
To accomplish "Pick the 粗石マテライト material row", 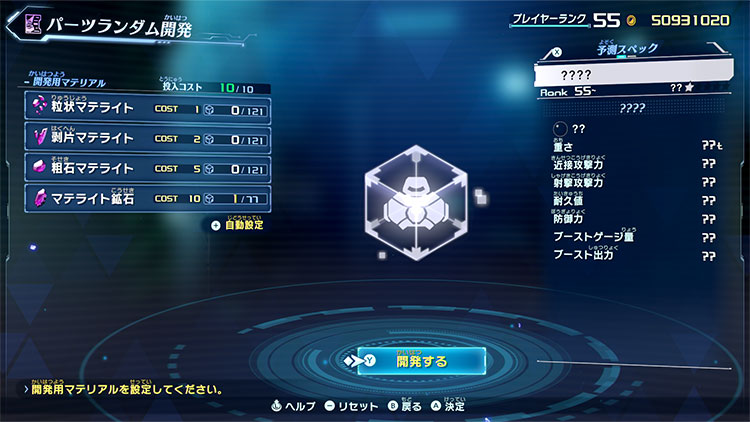I will click(146, 168).
